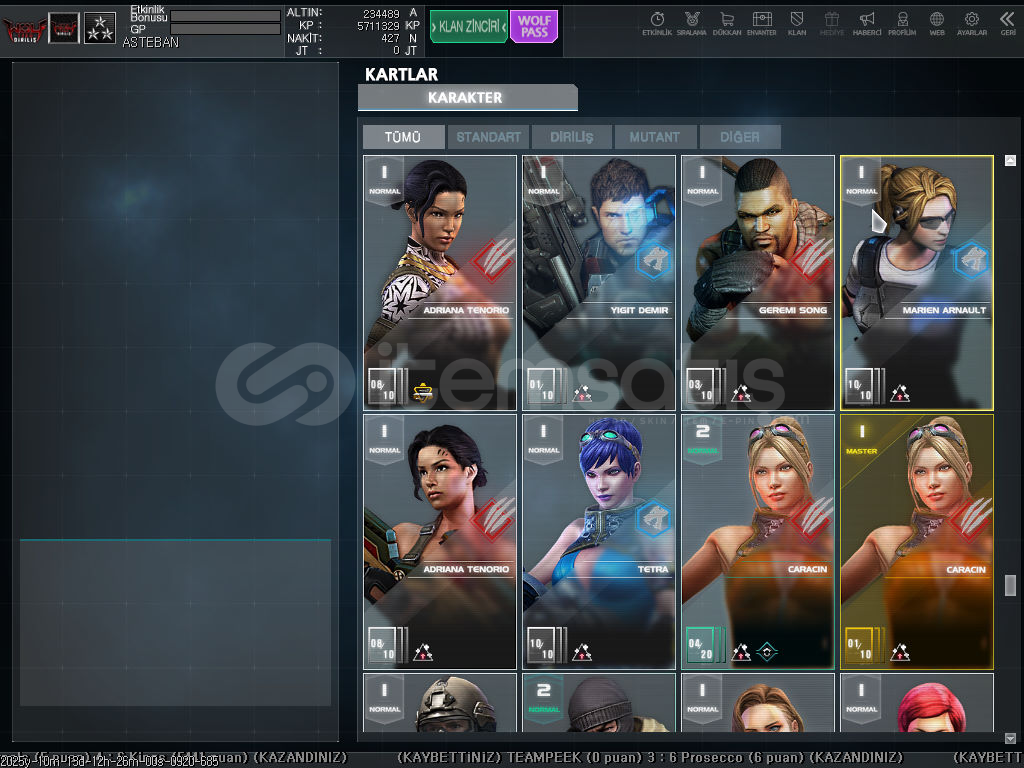The height and width of the screenshot is (768, 1024).
Task: Switch to the Mutant filter tab
Action: pos(655,137)
